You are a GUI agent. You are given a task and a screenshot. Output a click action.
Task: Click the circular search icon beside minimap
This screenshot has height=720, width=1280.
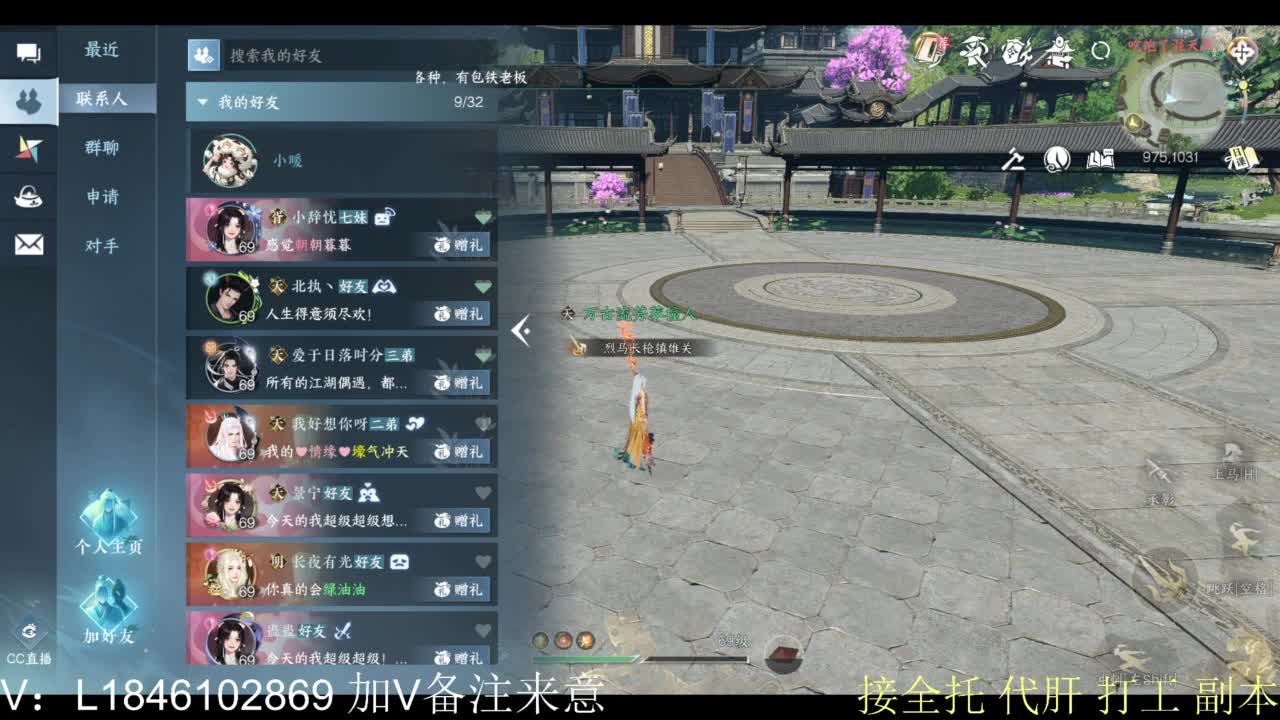pos(1100,48)
